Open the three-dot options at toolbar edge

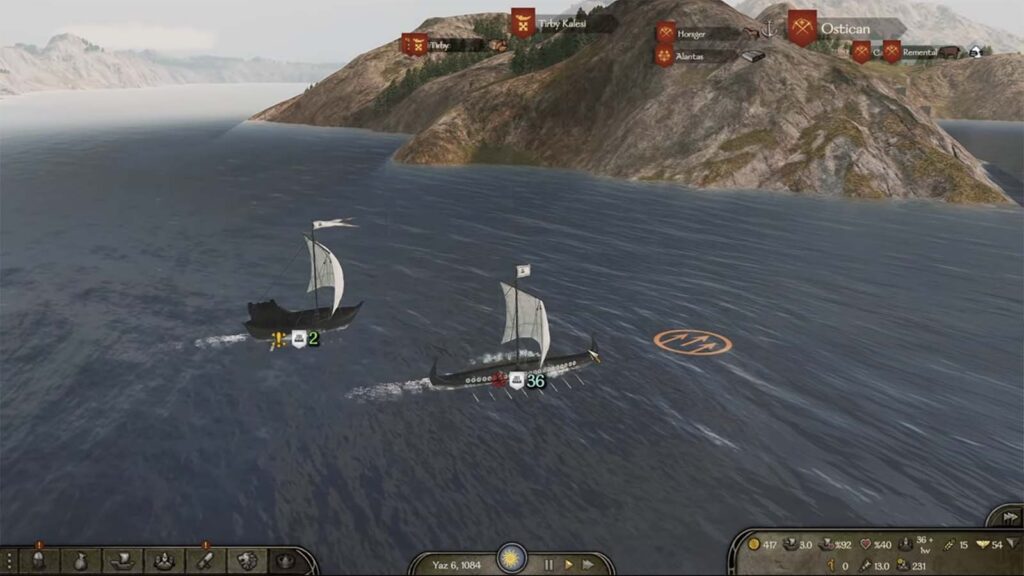[7, 562]
